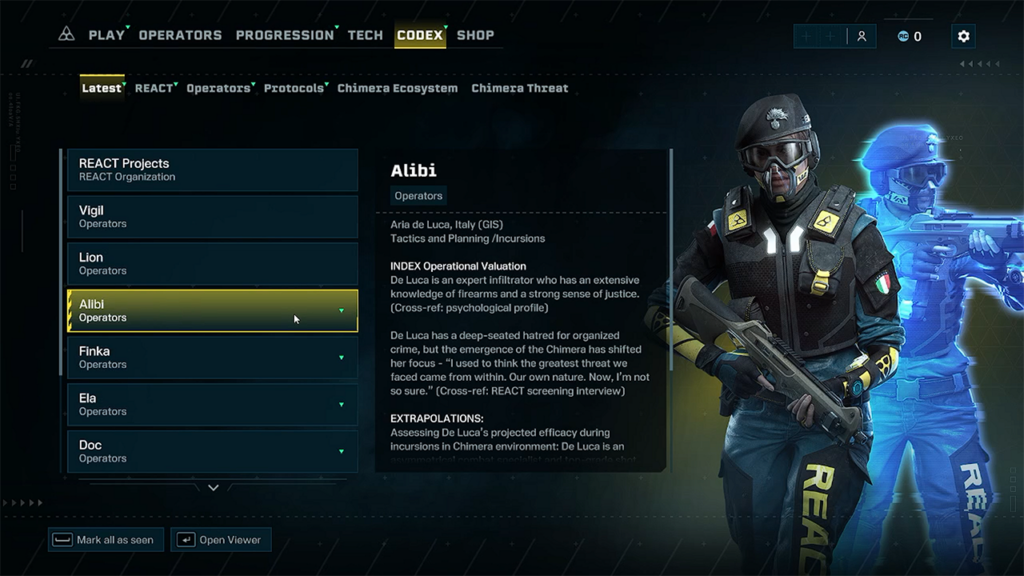This screenshot has height=576, width=1024.
Task: Open the REACT Projects codex entry
Action: tap(212, 170)
